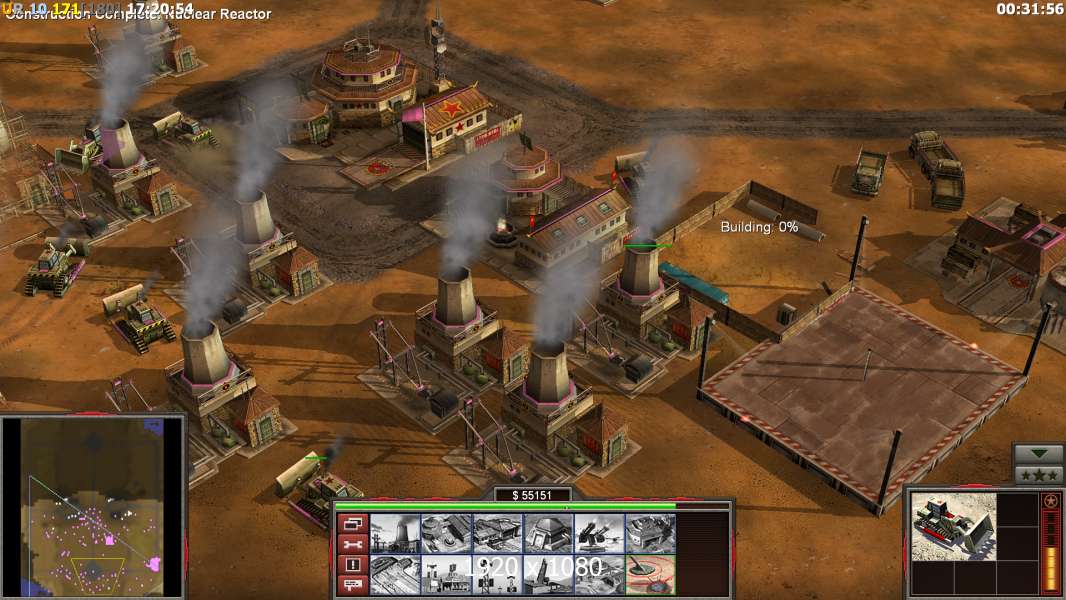1066x600 pixels.
Task: Select the Nuclear Reactor build icon
Action: [395, 534]
